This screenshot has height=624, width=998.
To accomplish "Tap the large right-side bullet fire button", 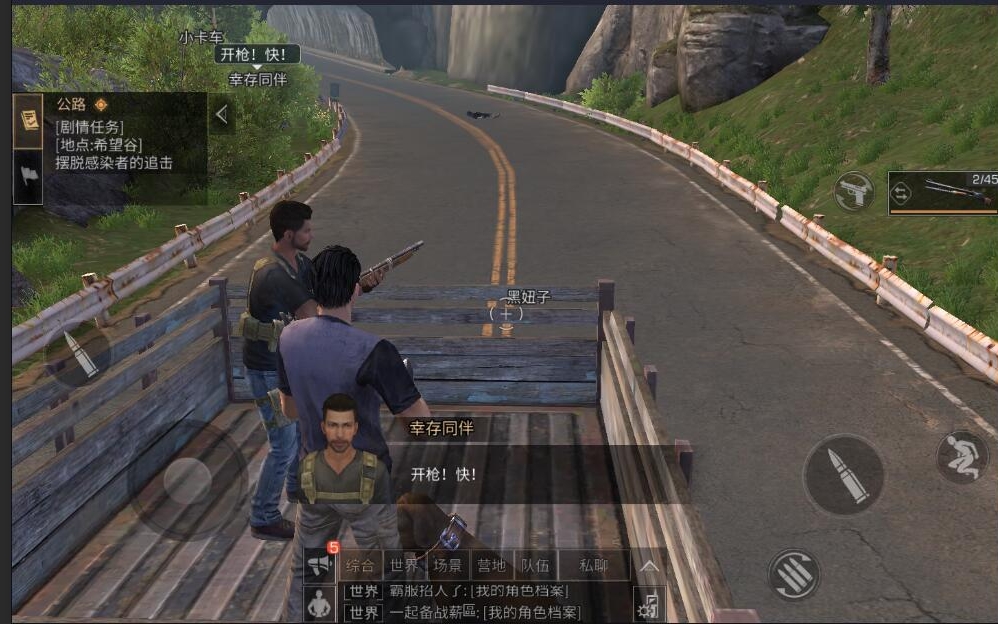I will (843, 474).
